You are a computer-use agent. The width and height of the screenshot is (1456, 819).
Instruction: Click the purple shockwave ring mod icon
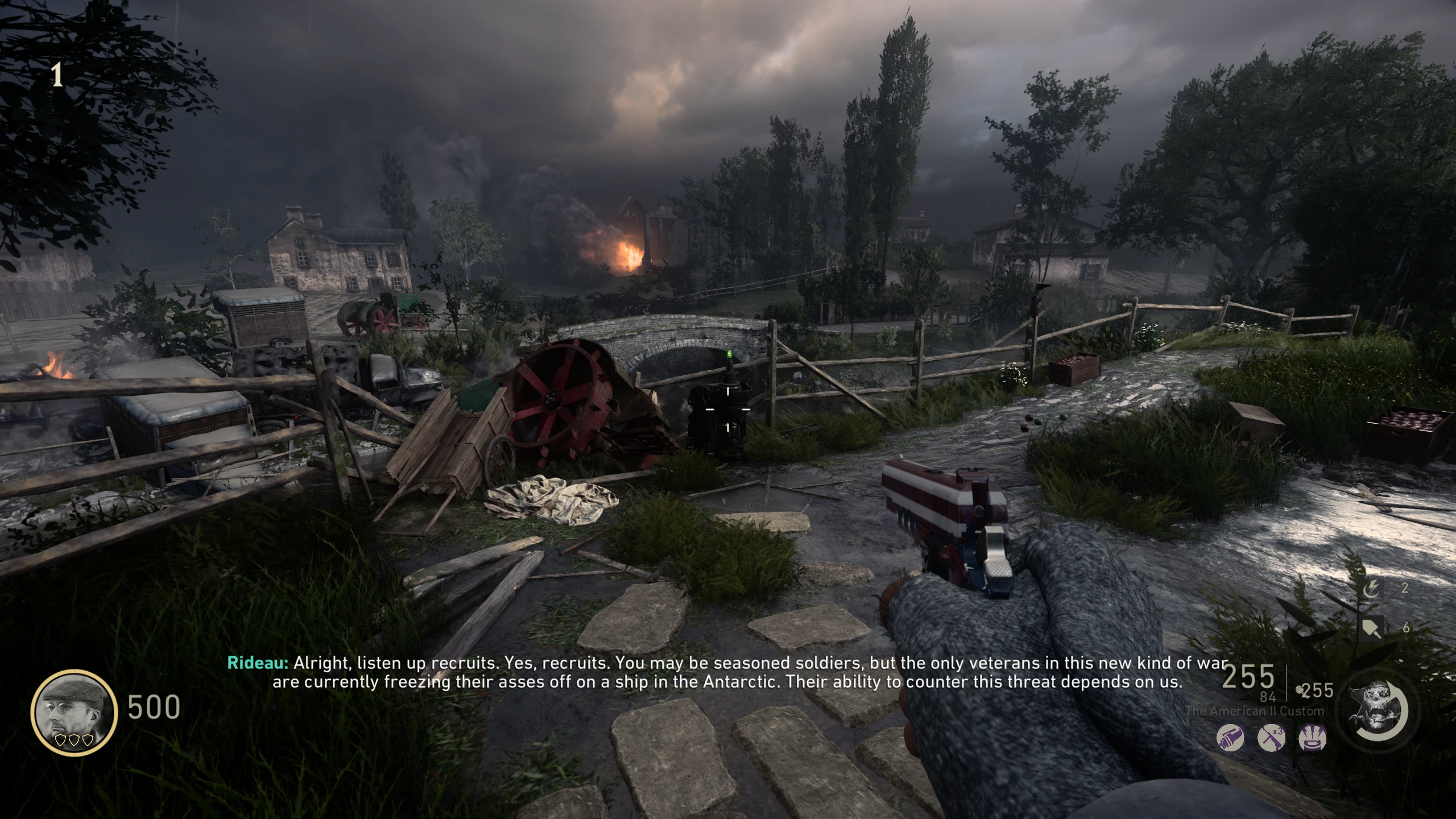tap(1313, 739)
